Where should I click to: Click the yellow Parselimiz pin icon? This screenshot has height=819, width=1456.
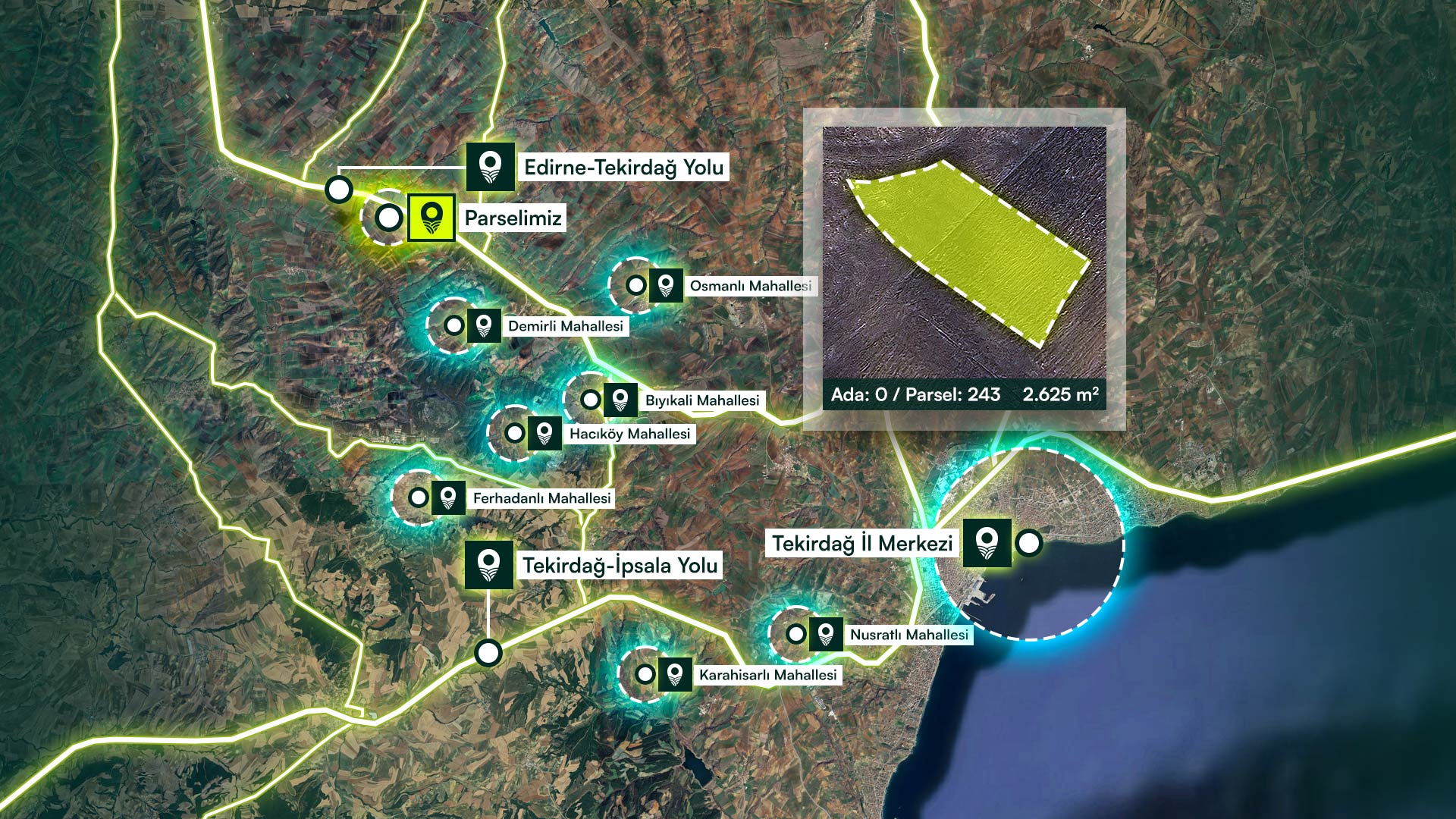pos(431,218)
